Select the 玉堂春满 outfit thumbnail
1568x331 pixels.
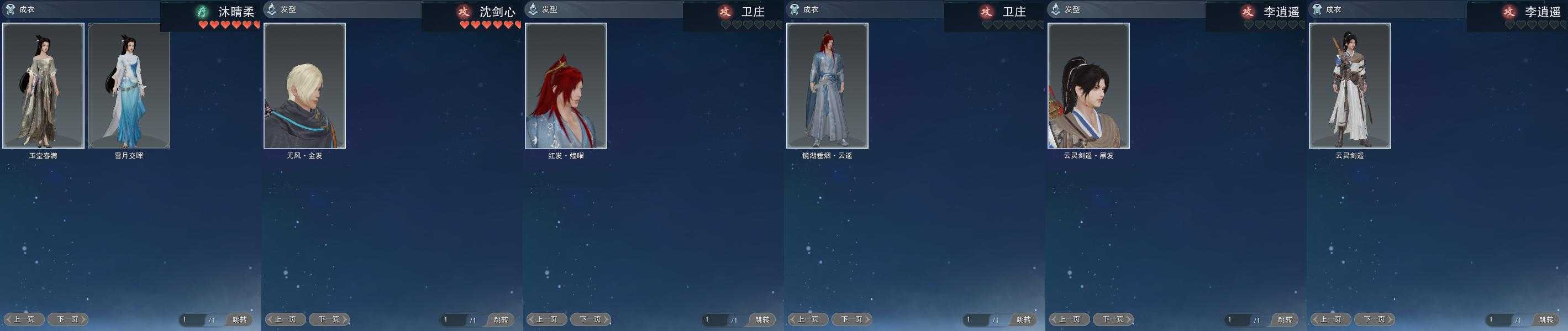click(43, 86)
